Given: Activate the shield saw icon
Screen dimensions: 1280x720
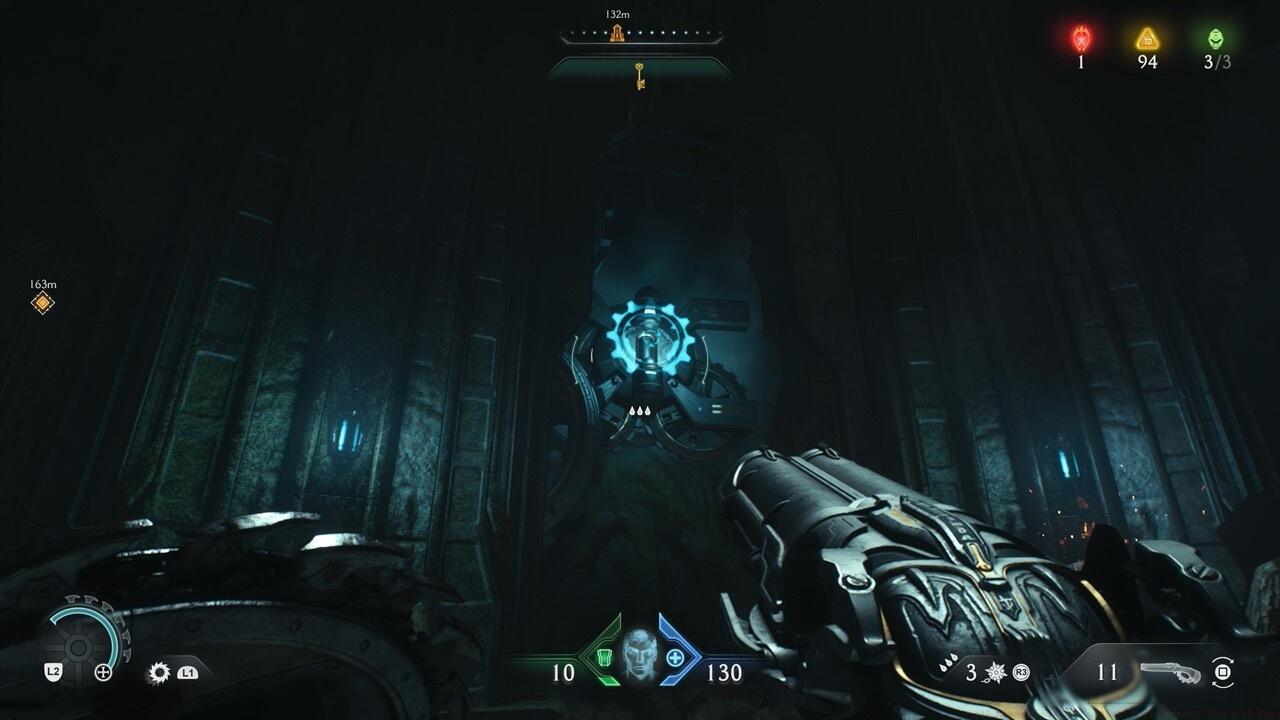Looking at the screenshot, I should [x=159, y=673].
